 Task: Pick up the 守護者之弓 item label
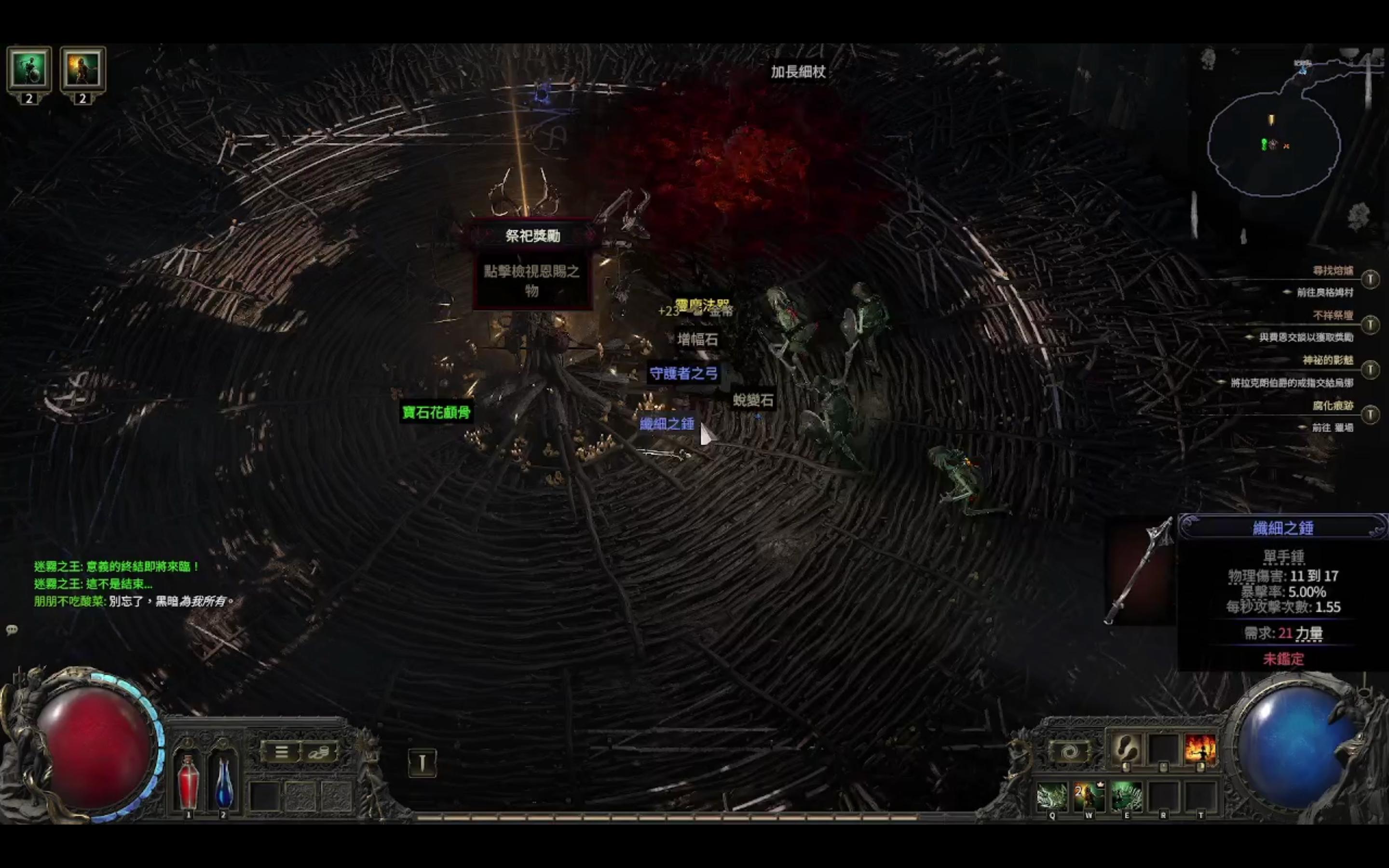[x=683, y=374]
